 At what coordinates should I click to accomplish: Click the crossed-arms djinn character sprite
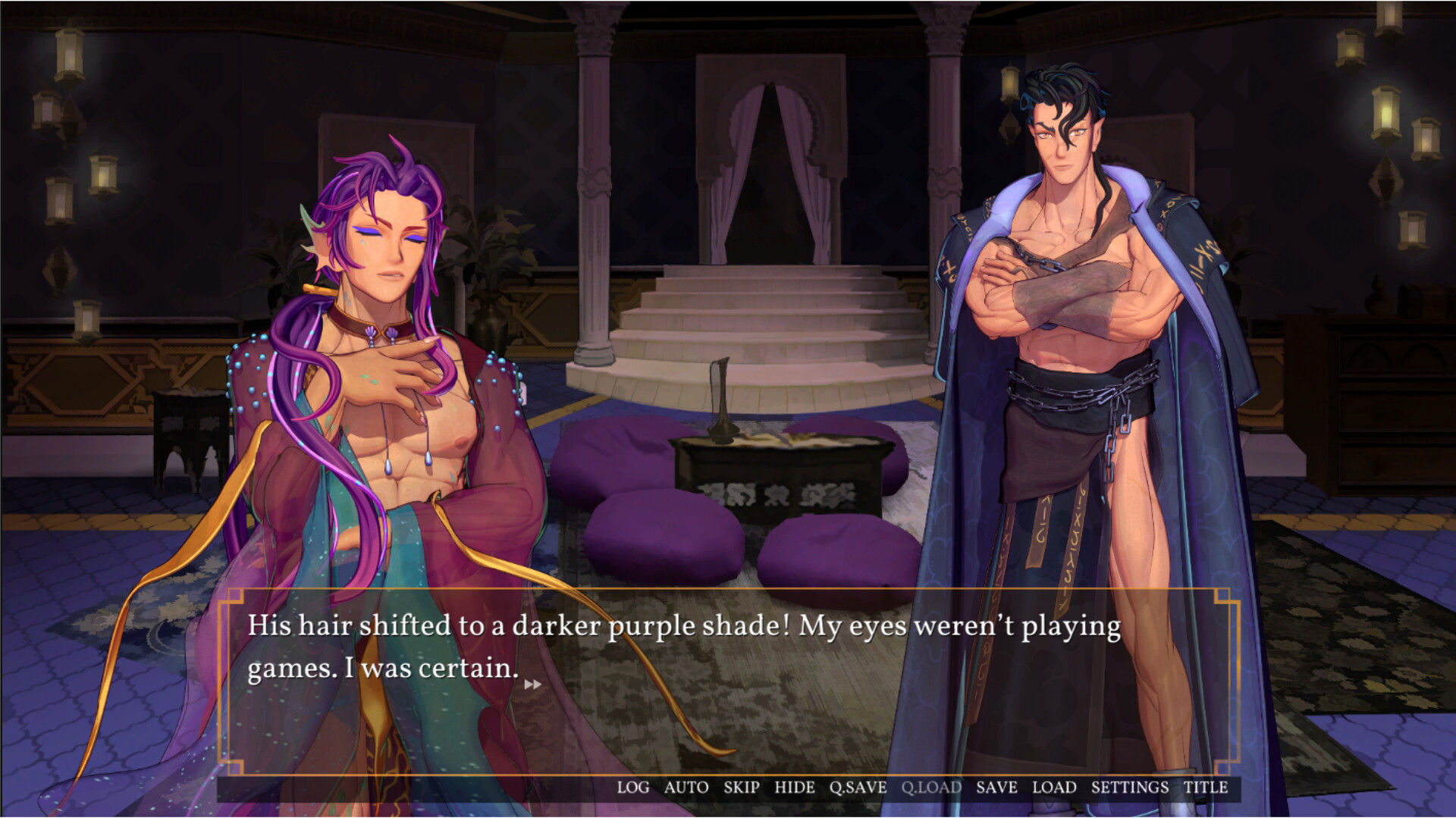(x=1077, y=303)
